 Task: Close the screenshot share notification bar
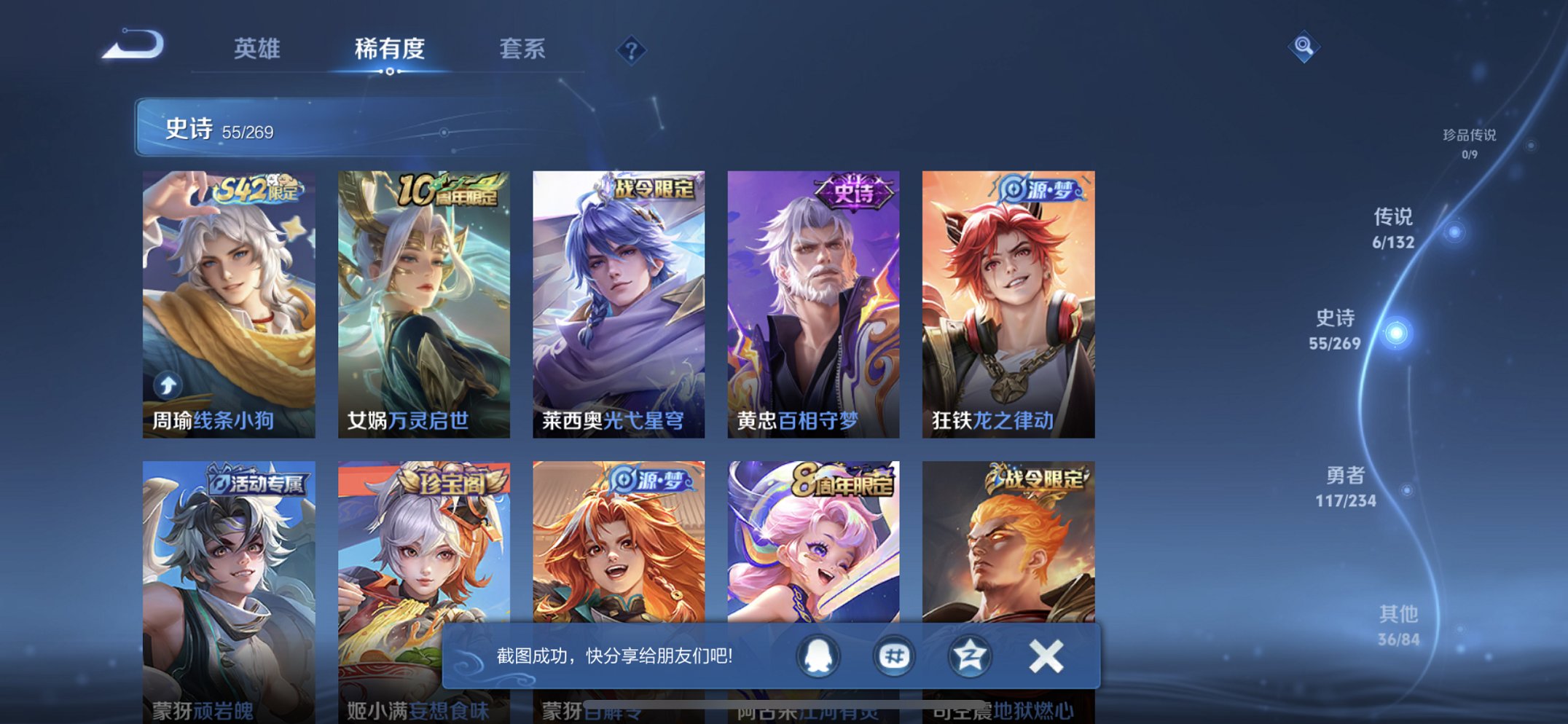pyautogui.click(x=1046, y=655)
